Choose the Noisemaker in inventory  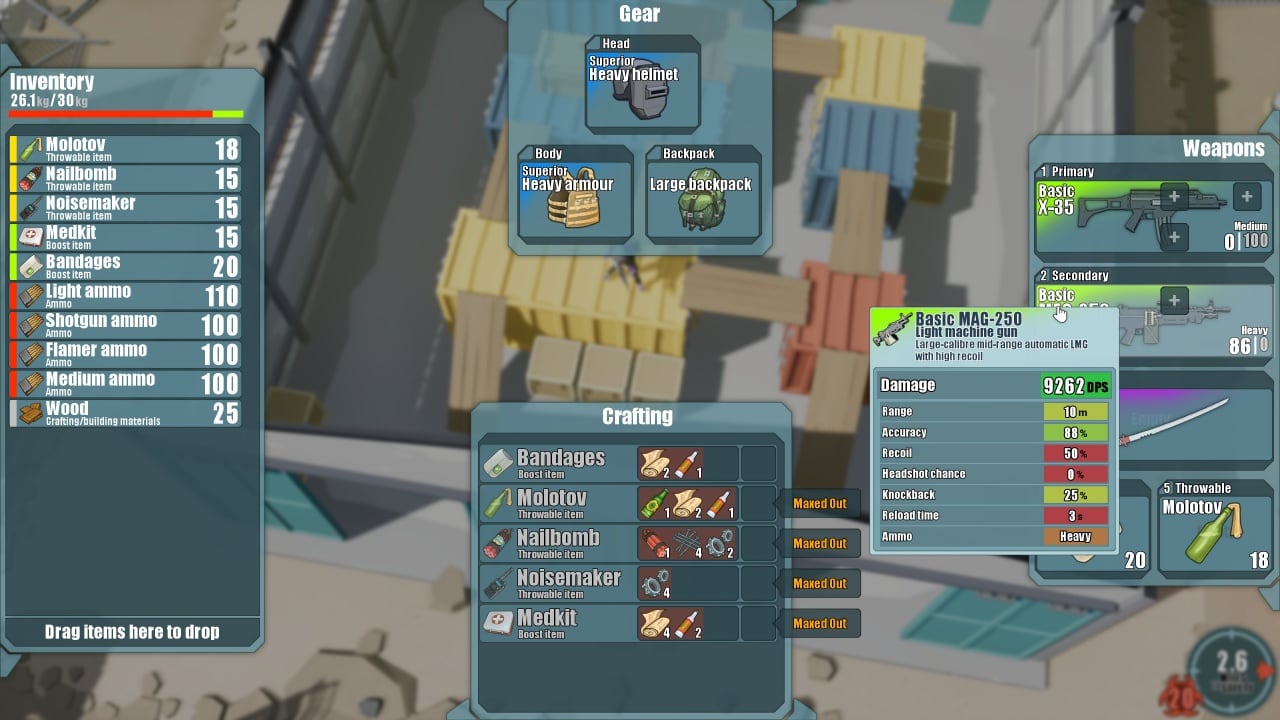(126, 207)
